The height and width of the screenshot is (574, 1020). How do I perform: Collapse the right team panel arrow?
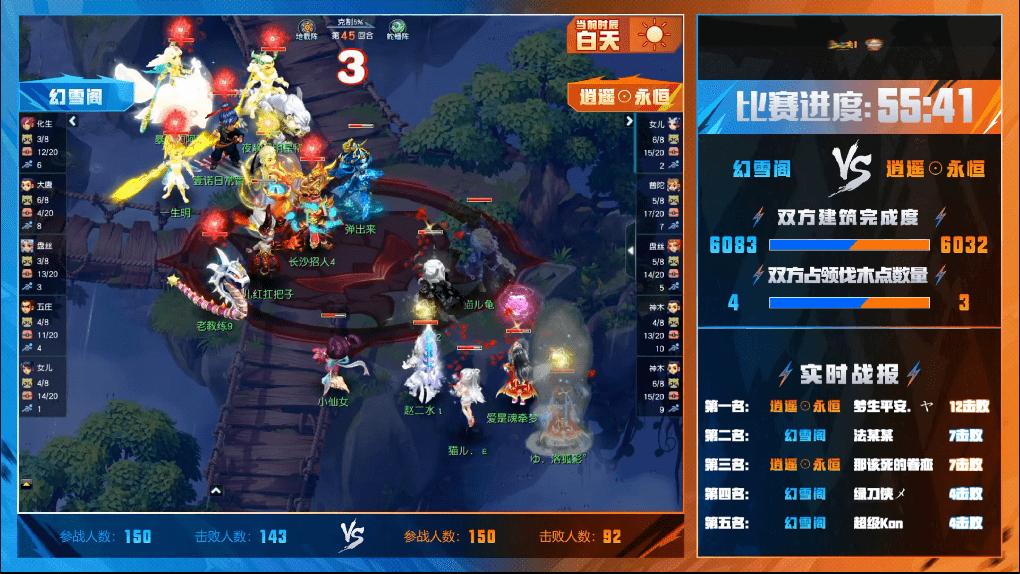tap(630, 121)
